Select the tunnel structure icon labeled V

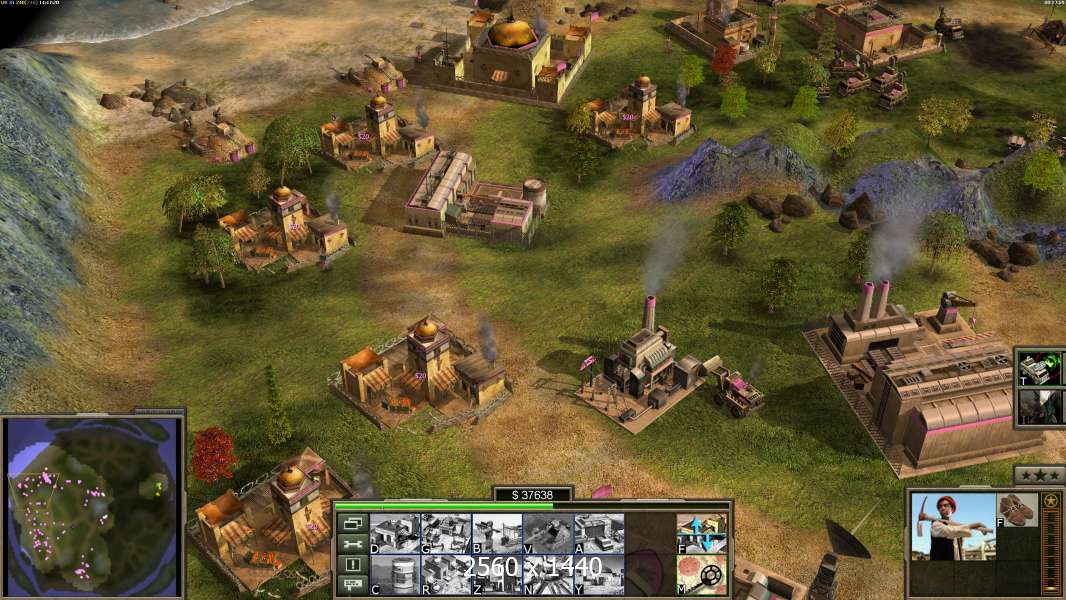click(x=548, y=533)
